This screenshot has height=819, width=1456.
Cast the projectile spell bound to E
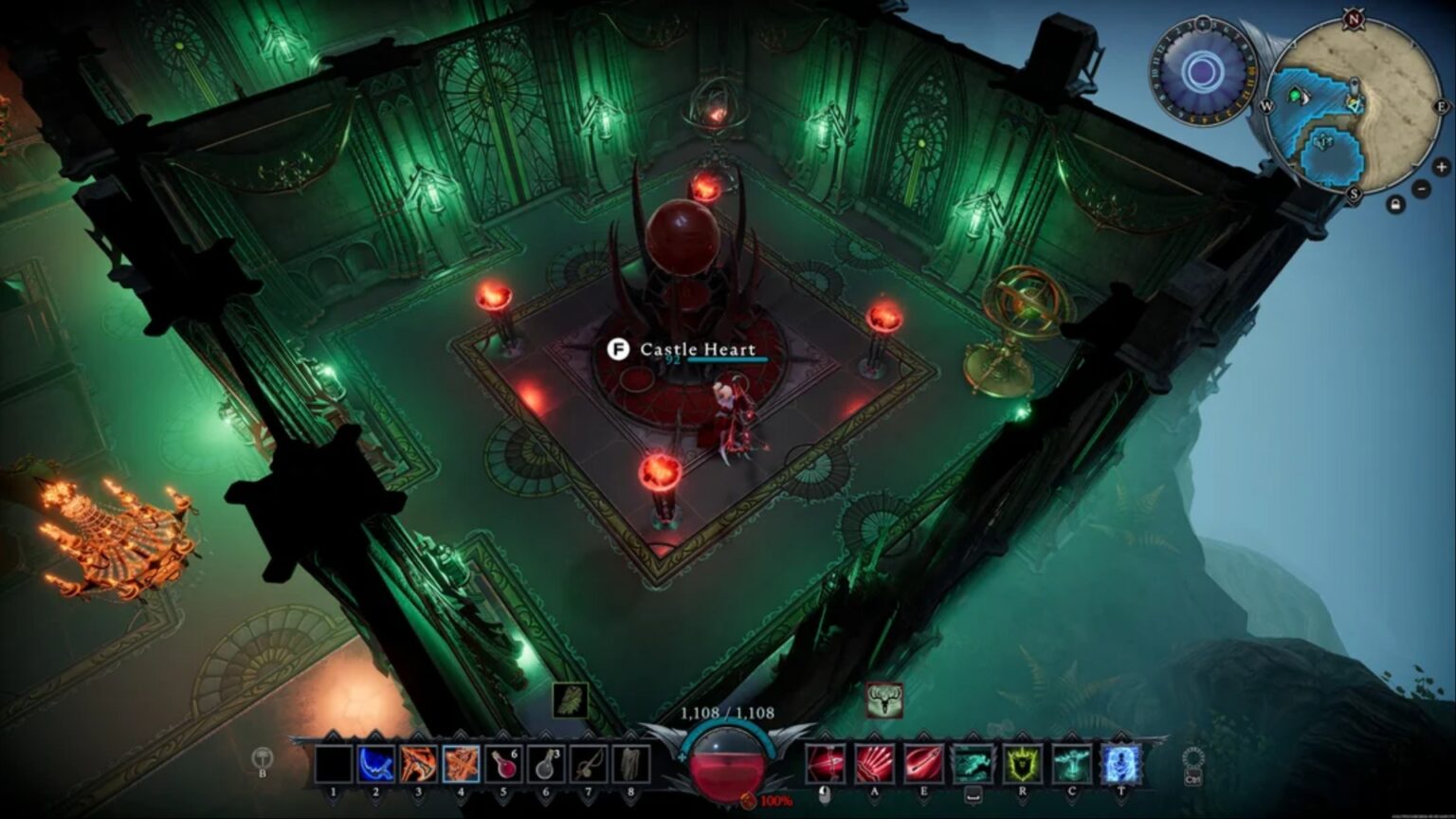[x=925, y=763]
